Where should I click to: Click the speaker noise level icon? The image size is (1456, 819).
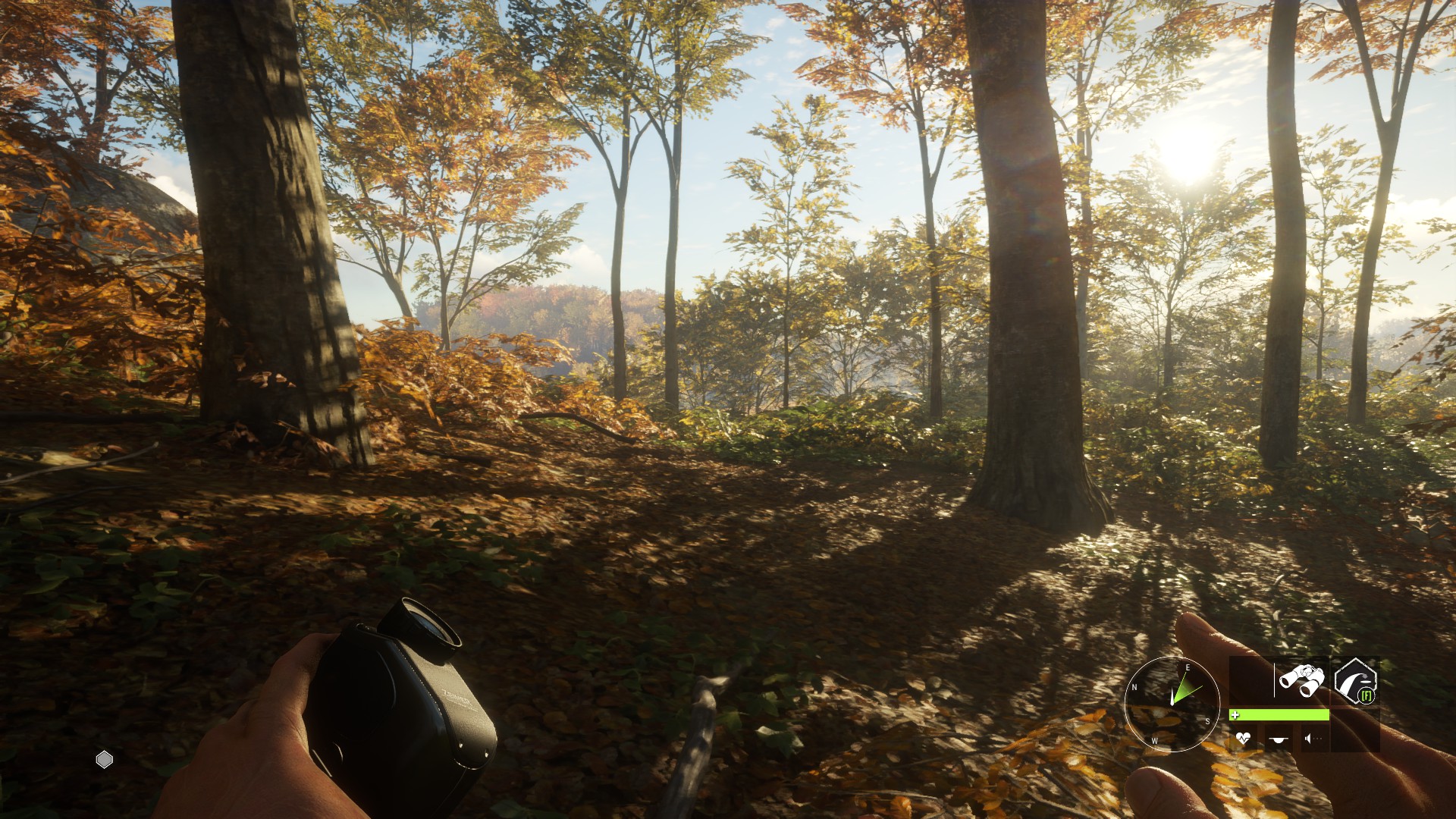(1313, 738)
